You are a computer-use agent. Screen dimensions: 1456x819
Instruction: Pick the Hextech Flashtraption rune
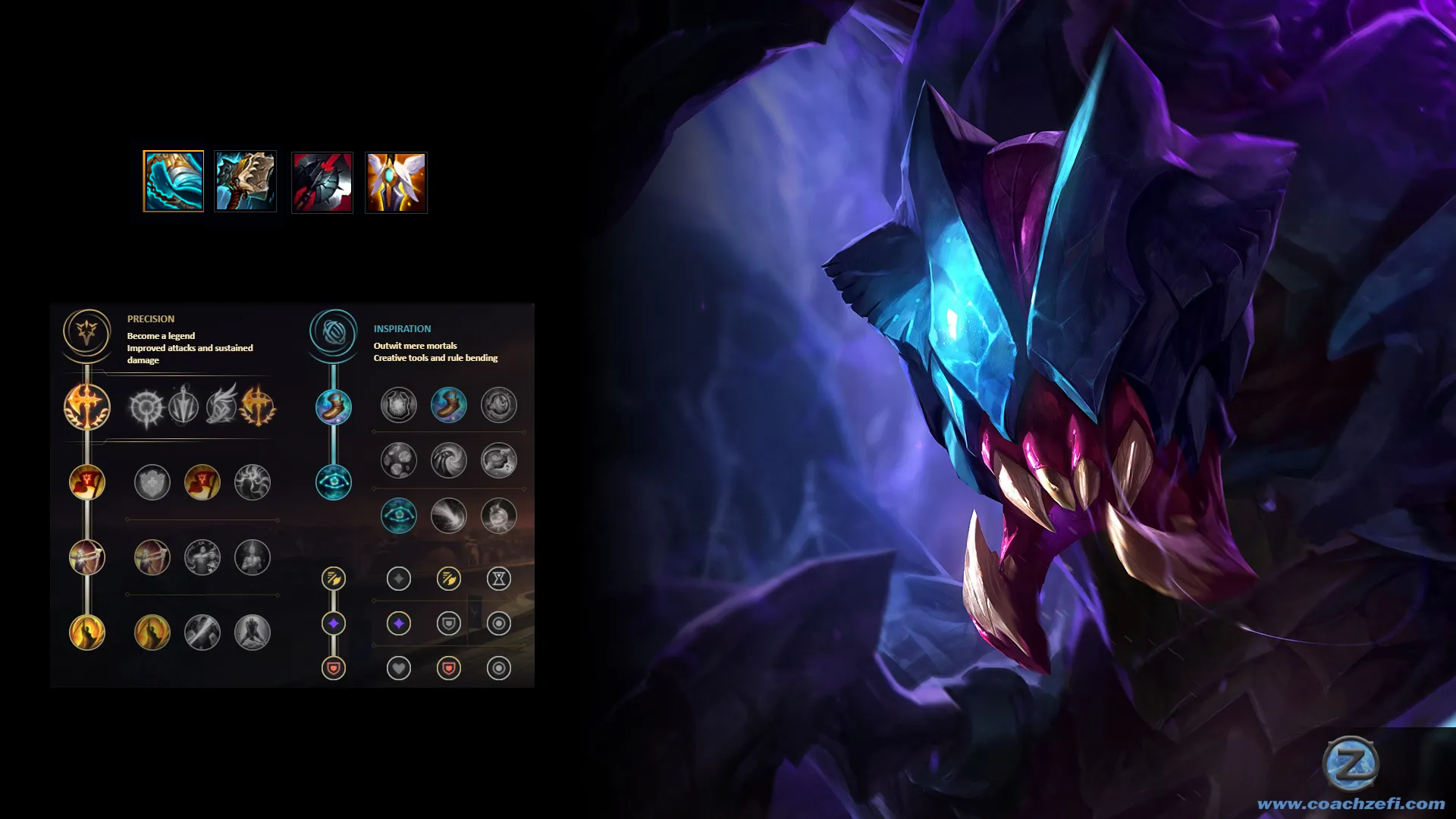point(399,405)
